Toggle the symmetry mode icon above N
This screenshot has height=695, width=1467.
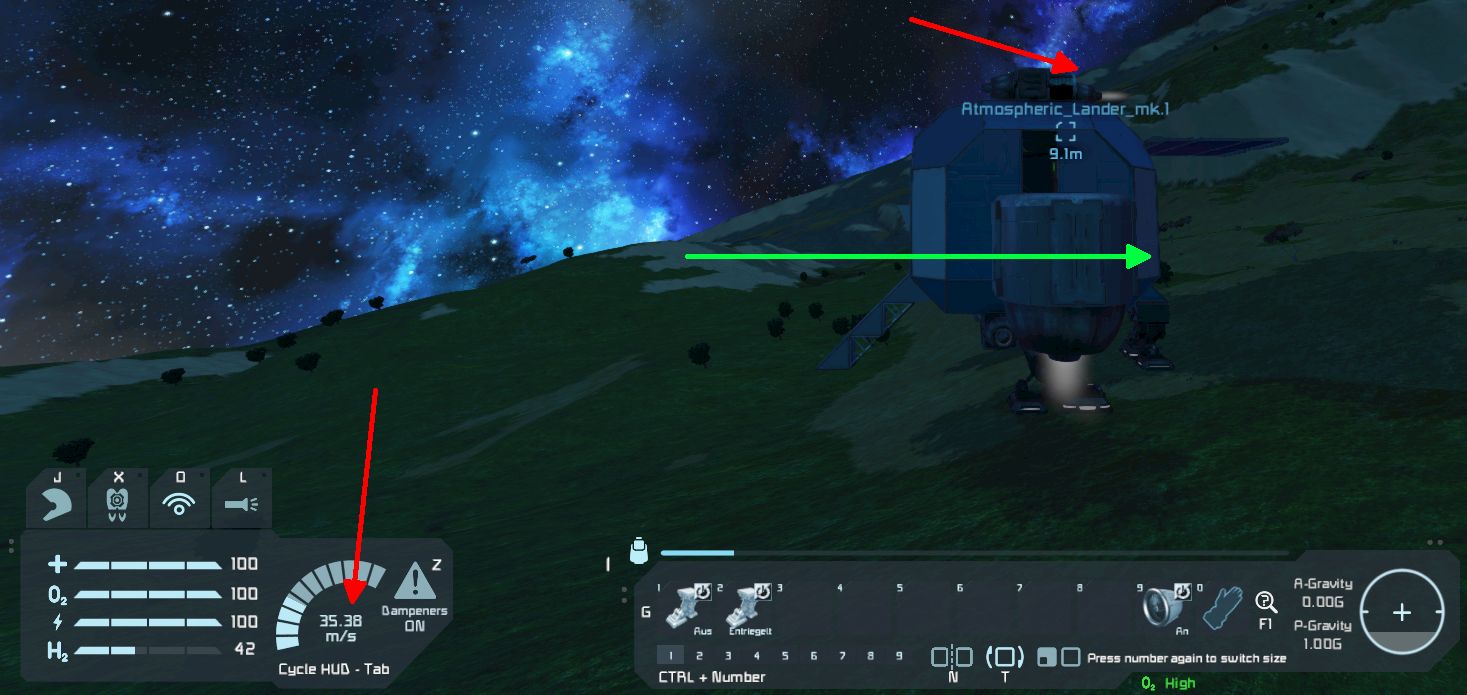coord(952,657)
